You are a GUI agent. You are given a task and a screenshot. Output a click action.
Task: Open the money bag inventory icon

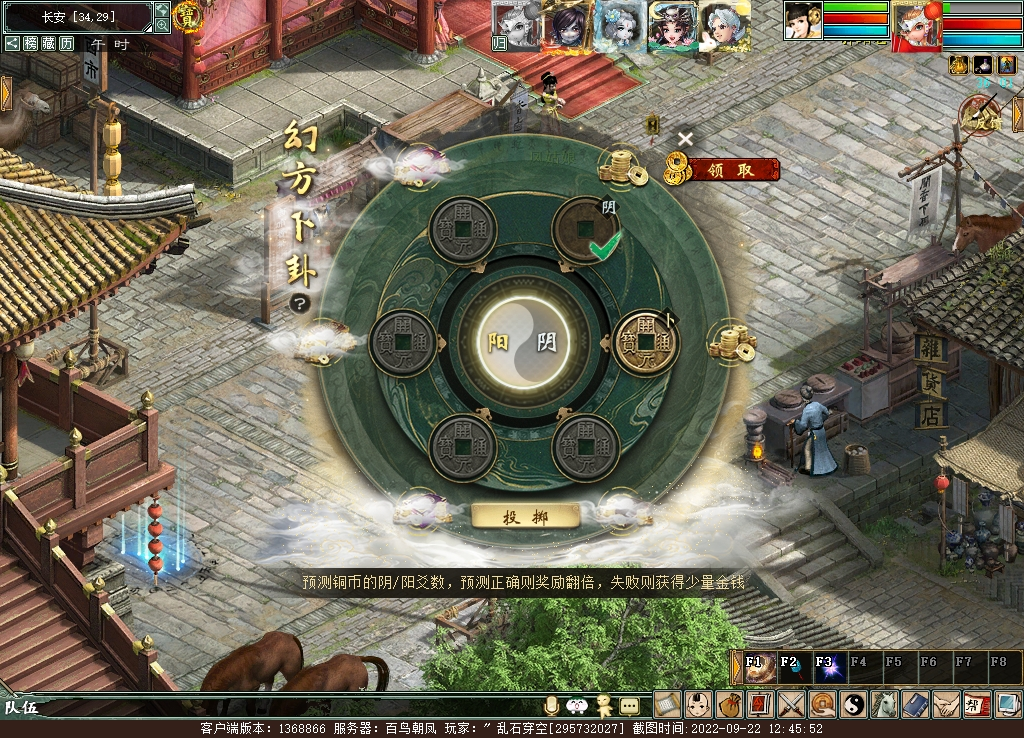point(729,704)
